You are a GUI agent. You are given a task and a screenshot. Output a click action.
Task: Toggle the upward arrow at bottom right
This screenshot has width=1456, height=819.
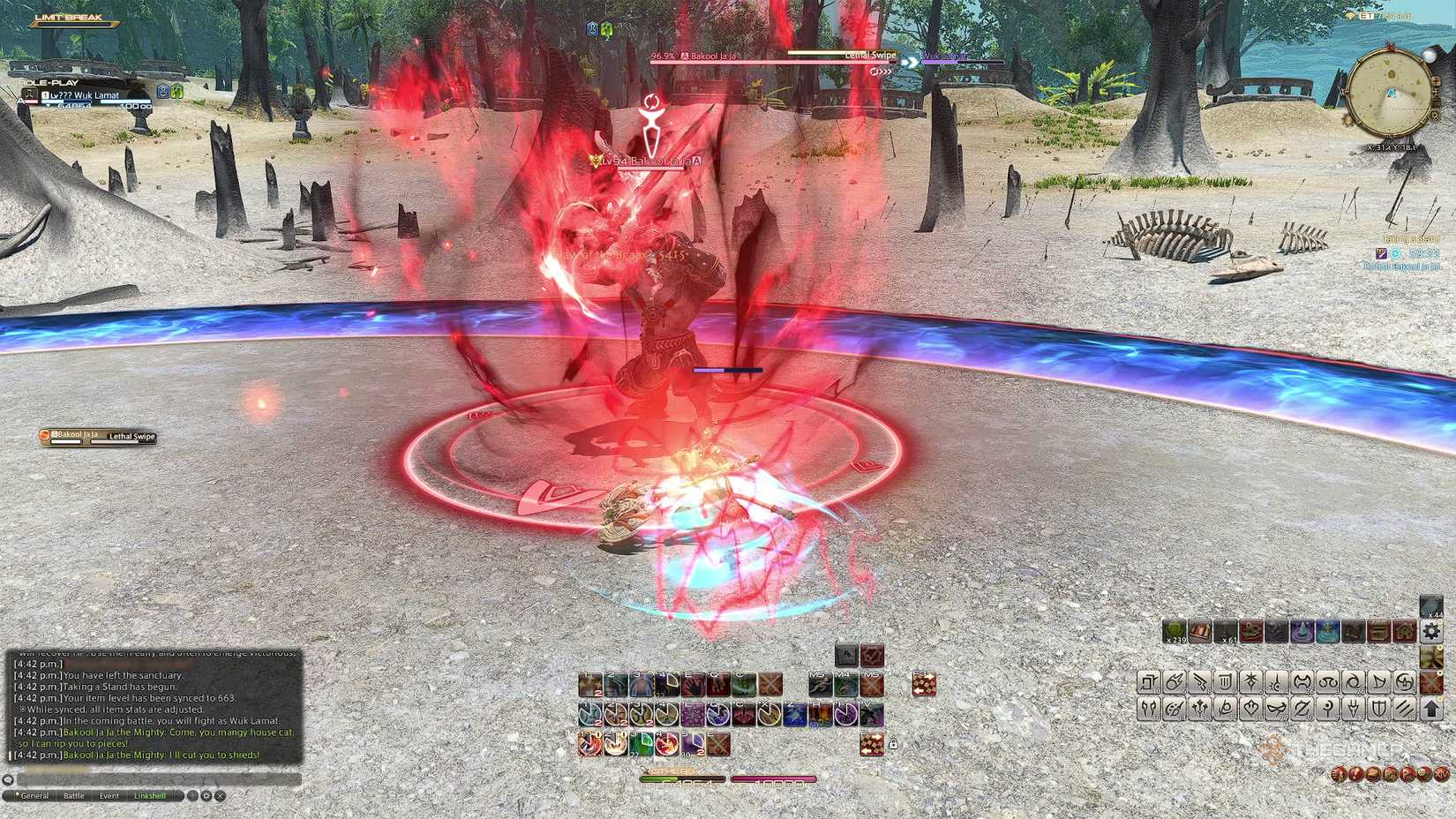click(x=1431, y=708)
